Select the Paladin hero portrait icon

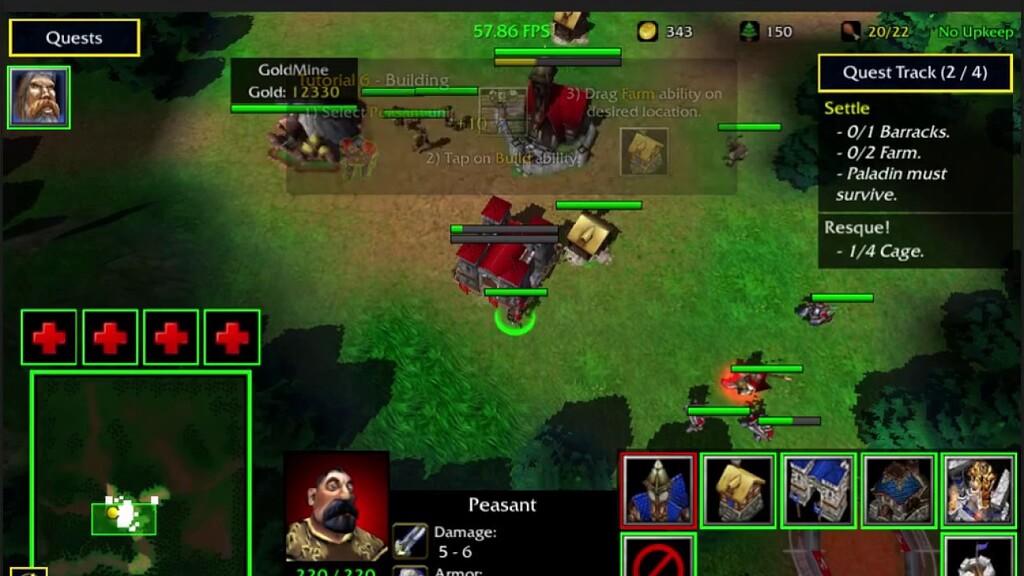click(39, 97)
